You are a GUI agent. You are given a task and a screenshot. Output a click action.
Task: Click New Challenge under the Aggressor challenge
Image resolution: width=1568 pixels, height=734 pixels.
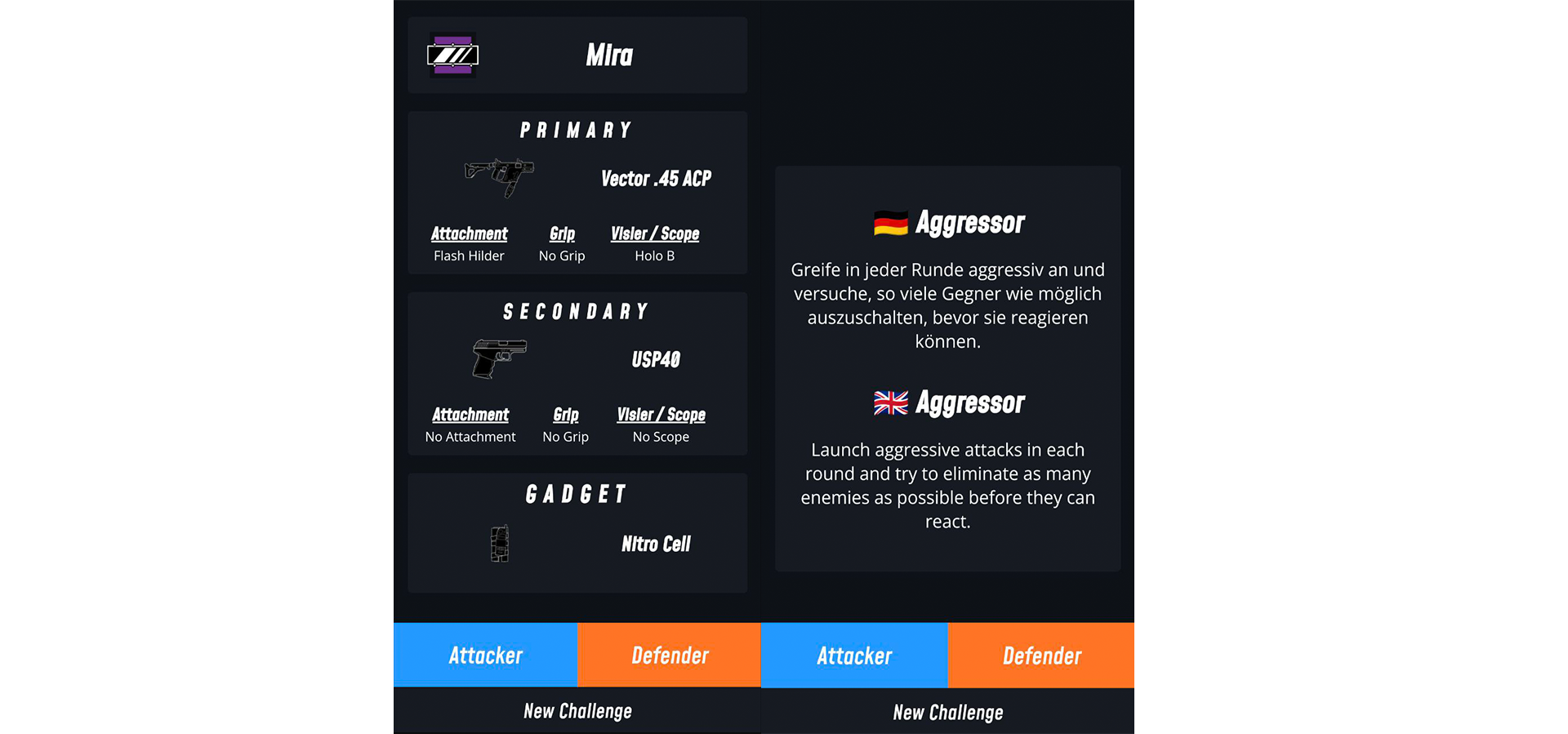(x=947, y=711)
